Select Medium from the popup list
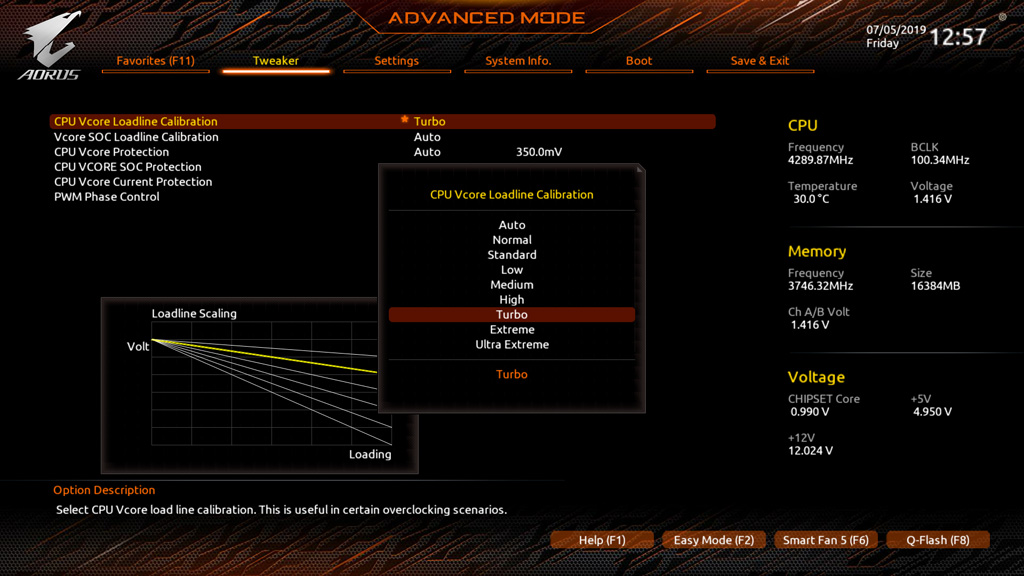 (512, 285)
